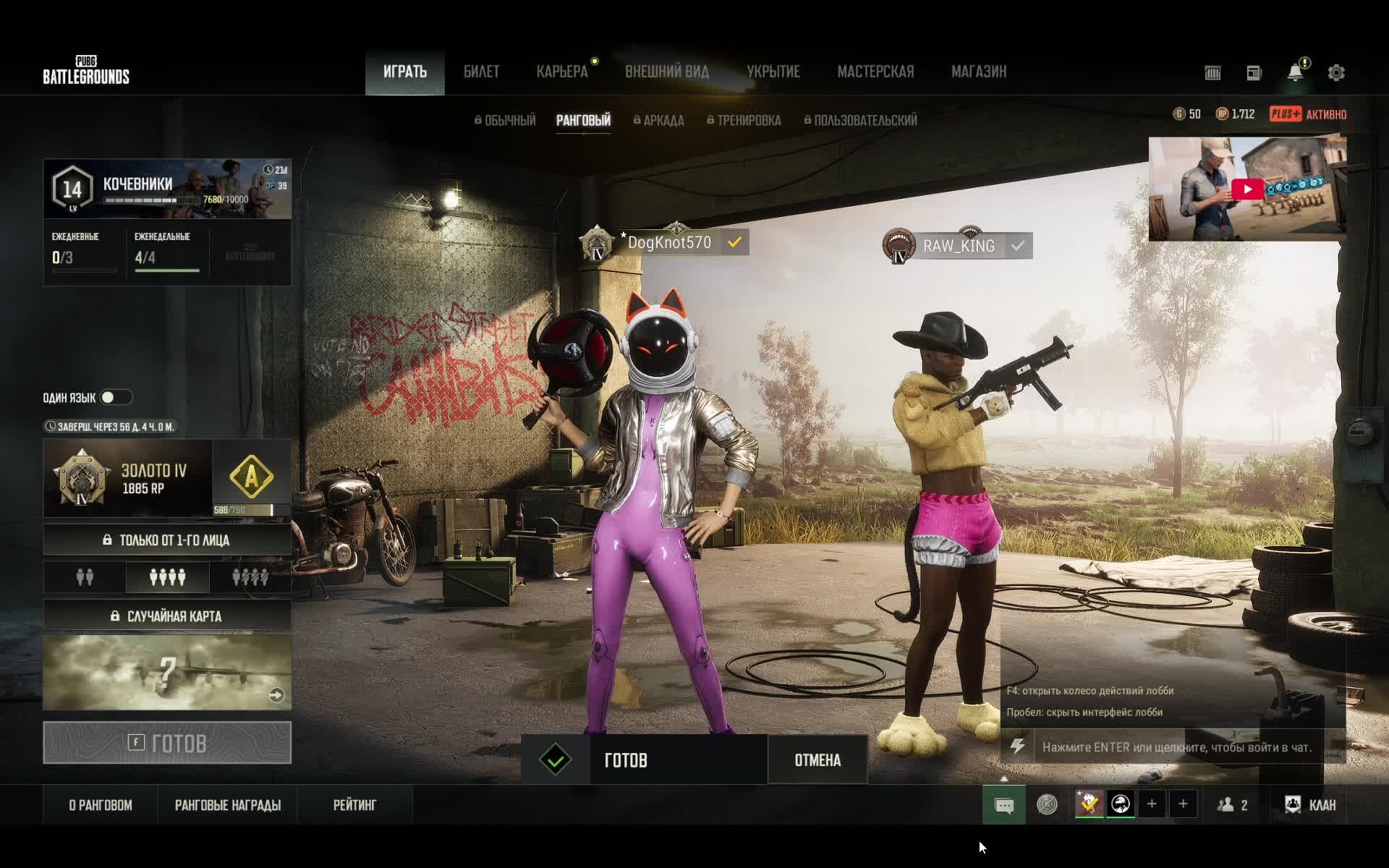Choose the Тренировка mode
This screenshot has width=1389, height=868.
click(x=744, y=121)
